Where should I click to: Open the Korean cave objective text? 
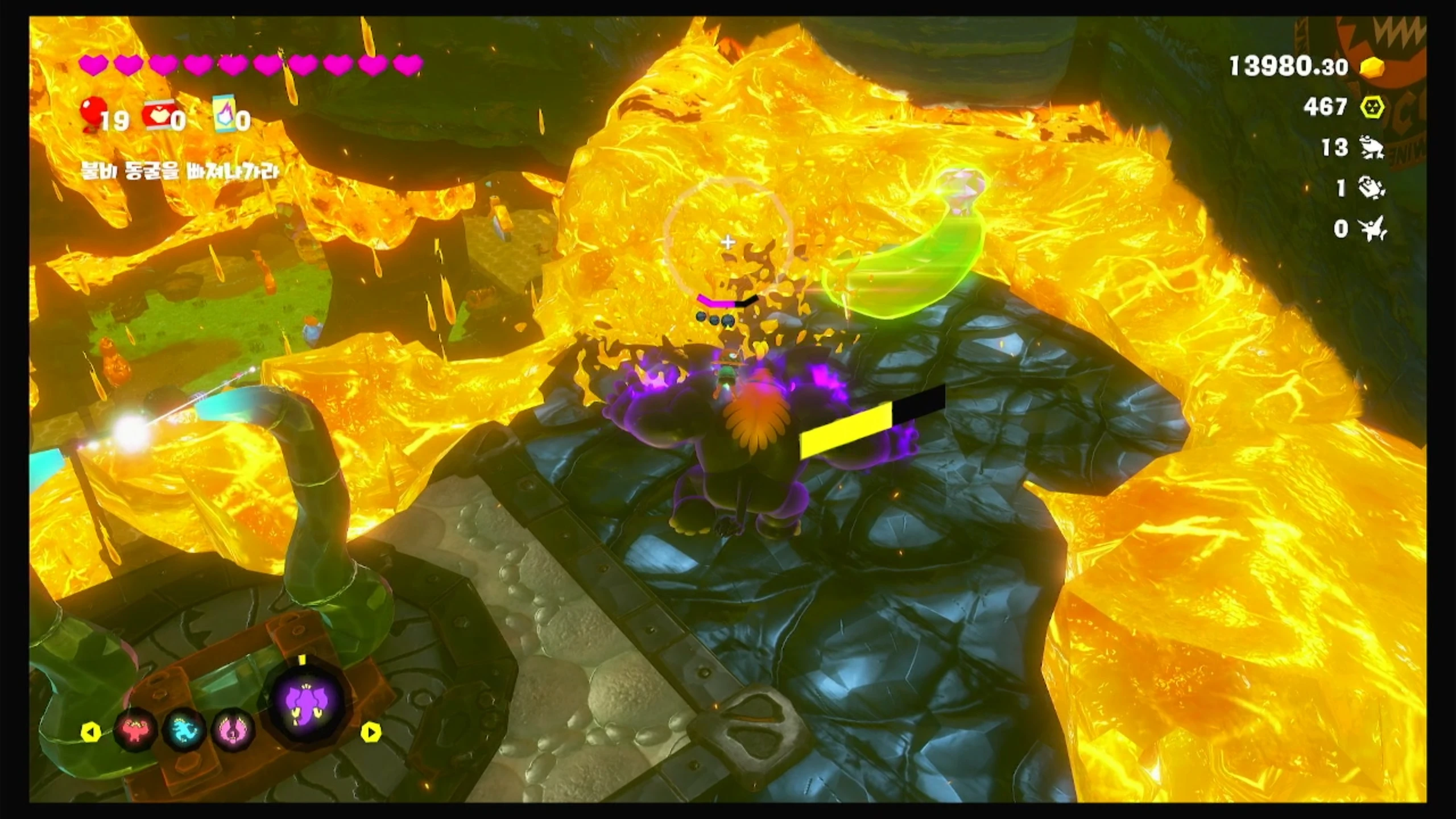(x=179, y=171)
